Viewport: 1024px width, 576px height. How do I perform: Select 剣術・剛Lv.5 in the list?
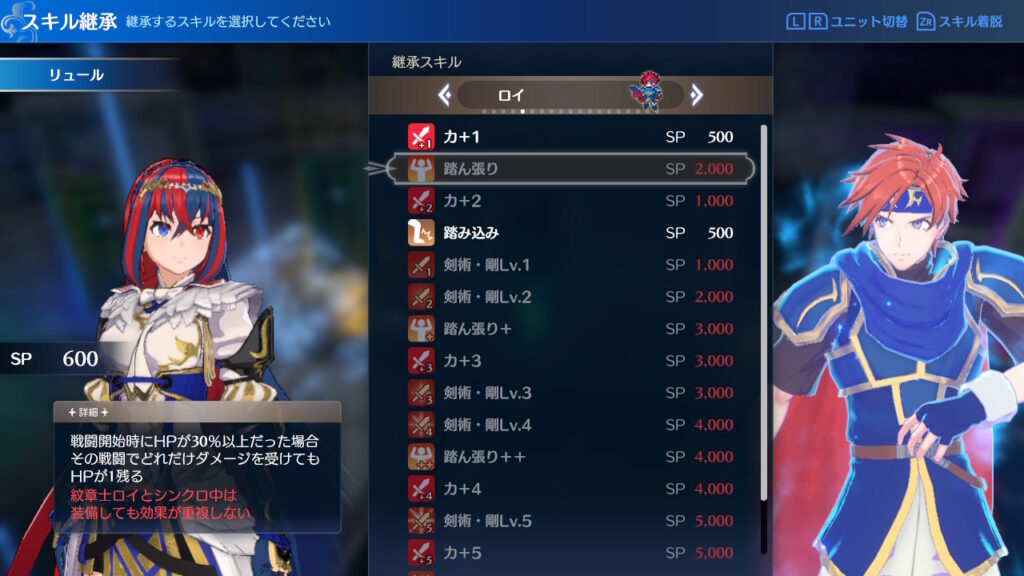click(x=570, y=521)
